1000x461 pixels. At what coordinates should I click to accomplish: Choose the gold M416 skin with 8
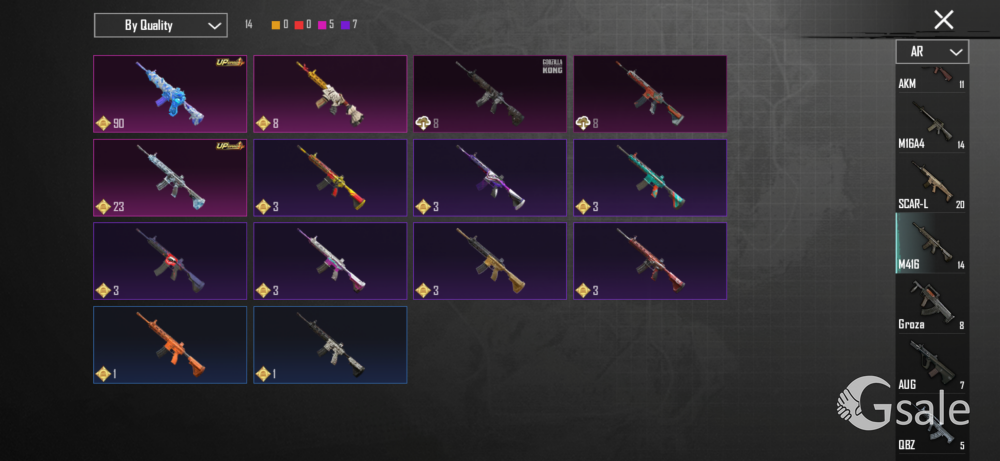tap(330, 94)
